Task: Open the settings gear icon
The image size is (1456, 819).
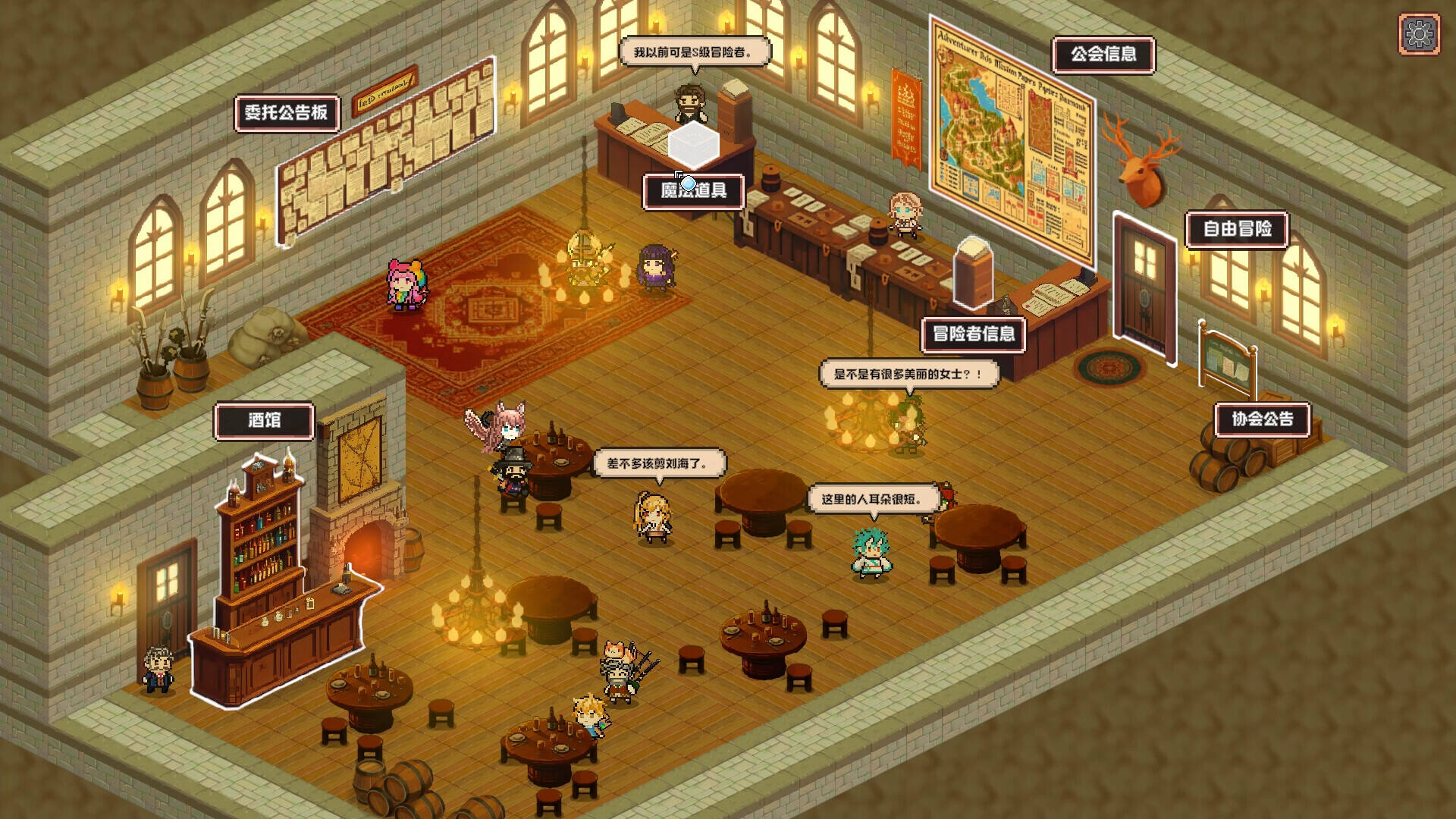Action: coord(1419,34)
